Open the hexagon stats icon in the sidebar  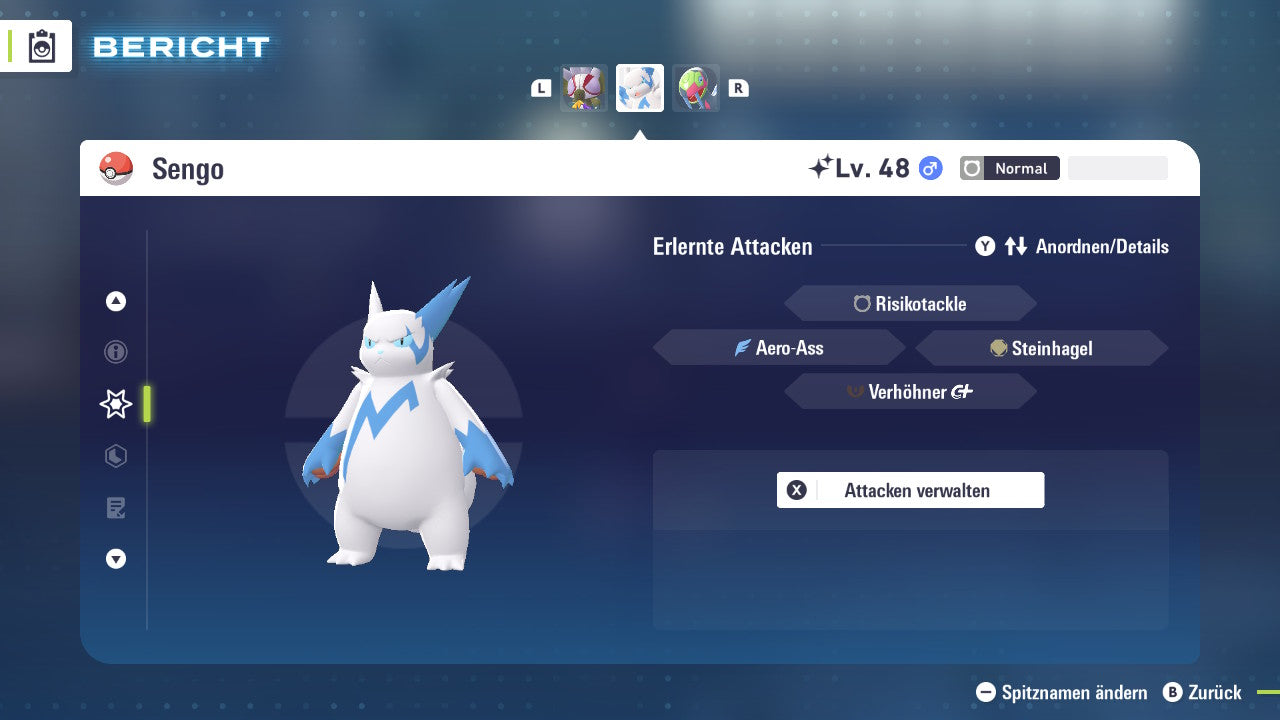click(x=116, y=456)
